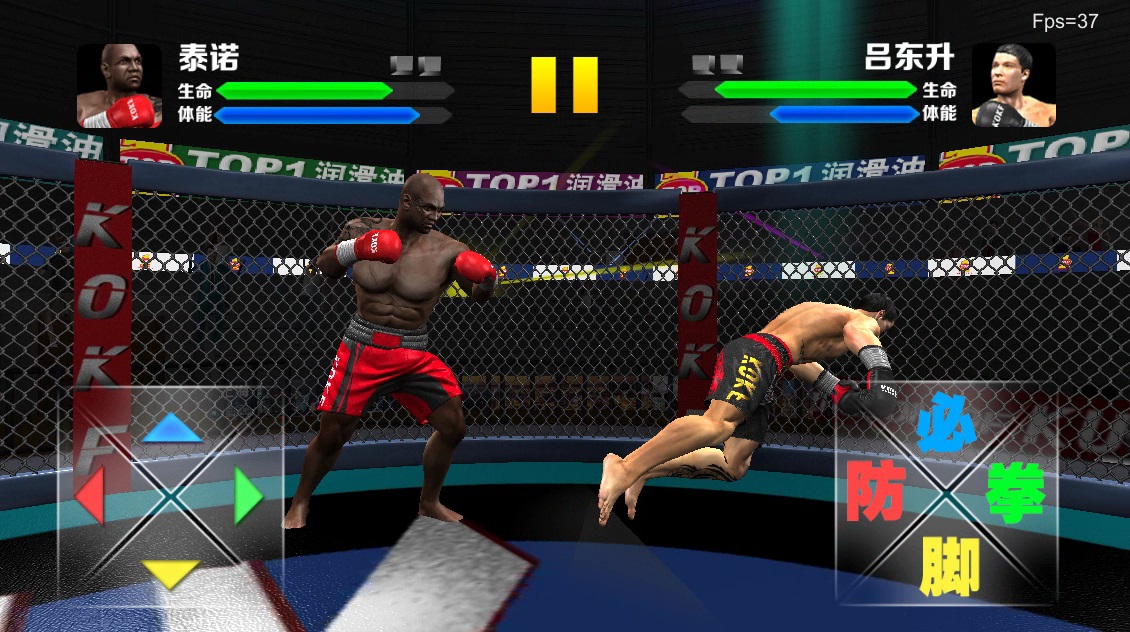
Task: Tap the green right arrow on the D-pad
Action: pyautogui.click(x=248, y=496)
